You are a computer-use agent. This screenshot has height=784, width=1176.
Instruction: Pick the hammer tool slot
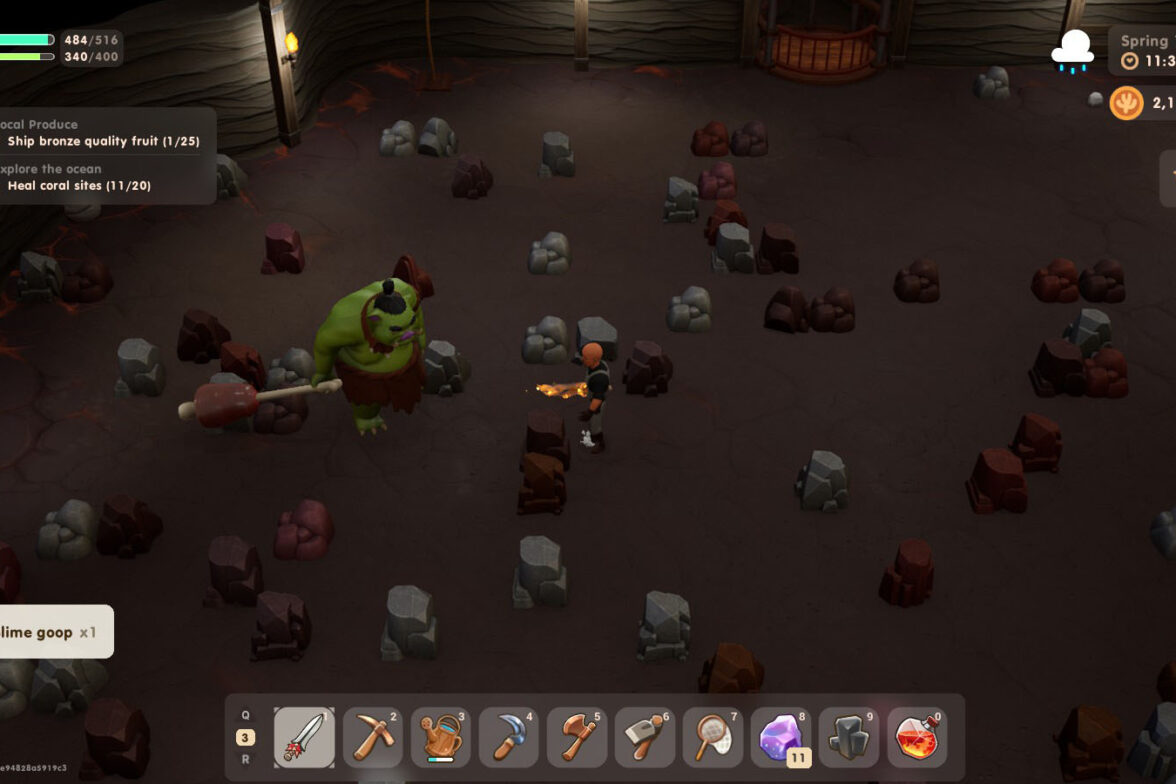[x=644, y=738]
